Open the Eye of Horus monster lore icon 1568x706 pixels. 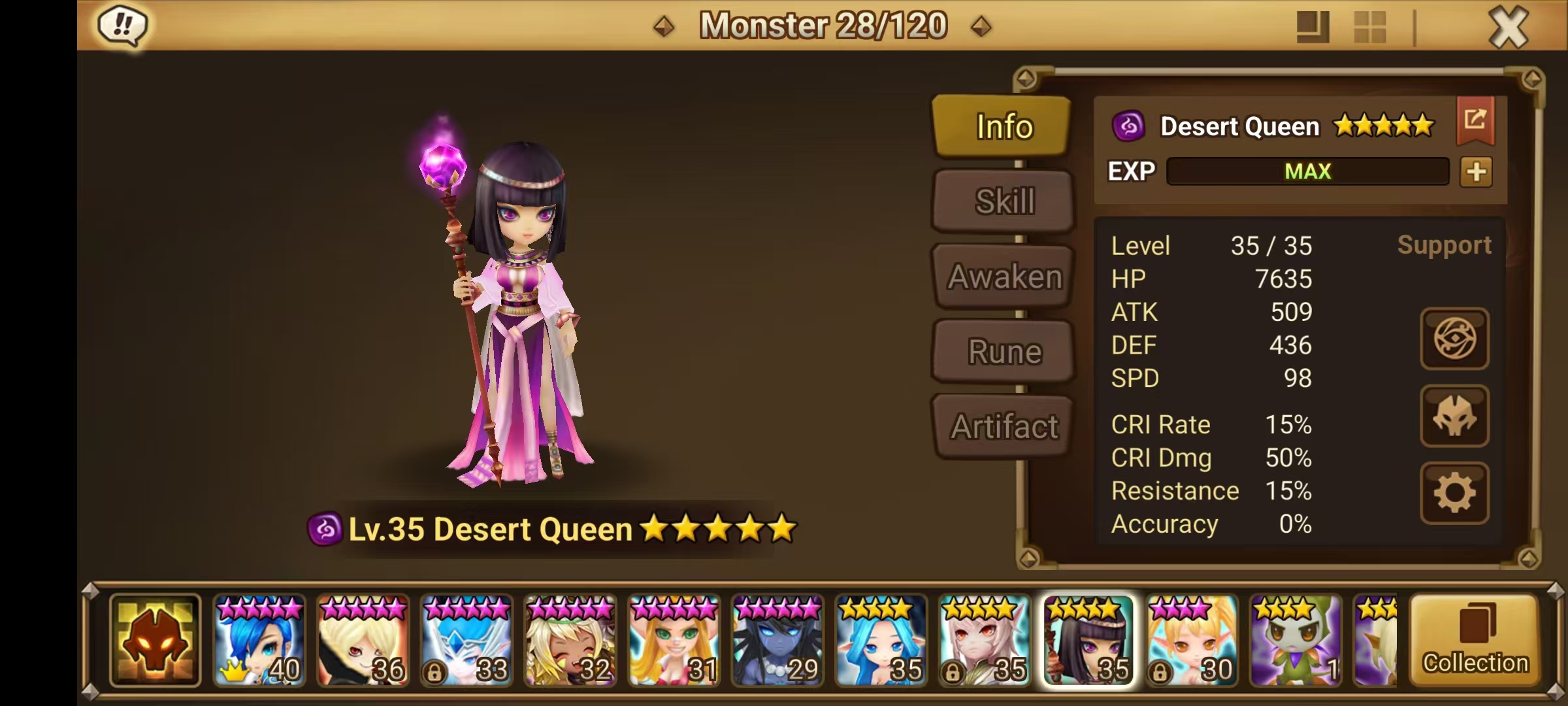coord(1454,340)
